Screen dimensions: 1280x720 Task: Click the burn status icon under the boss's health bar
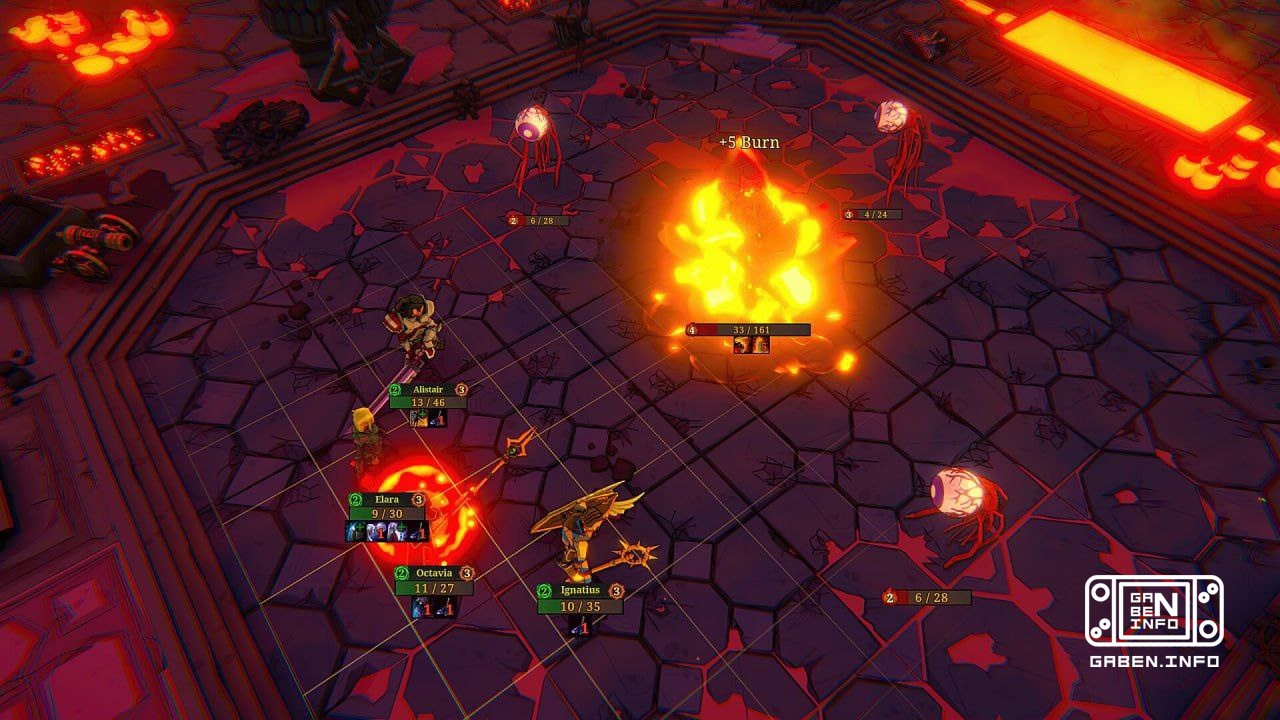tap(759, 345)
